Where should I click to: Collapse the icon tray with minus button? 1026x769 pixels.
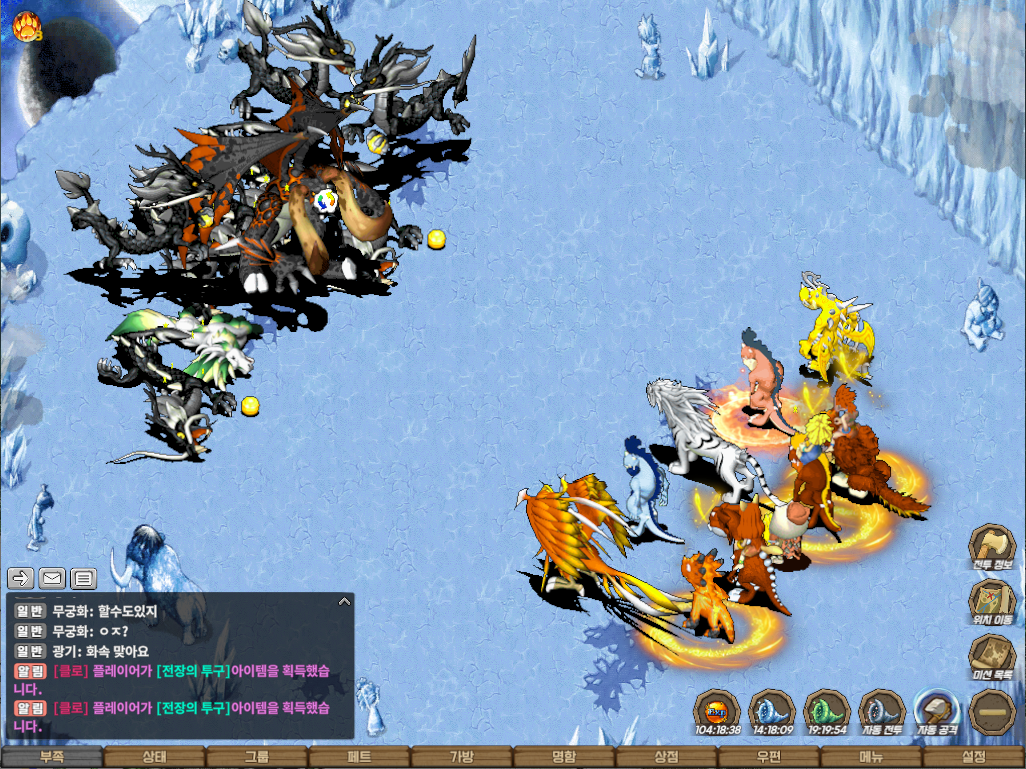pos(992,712)
